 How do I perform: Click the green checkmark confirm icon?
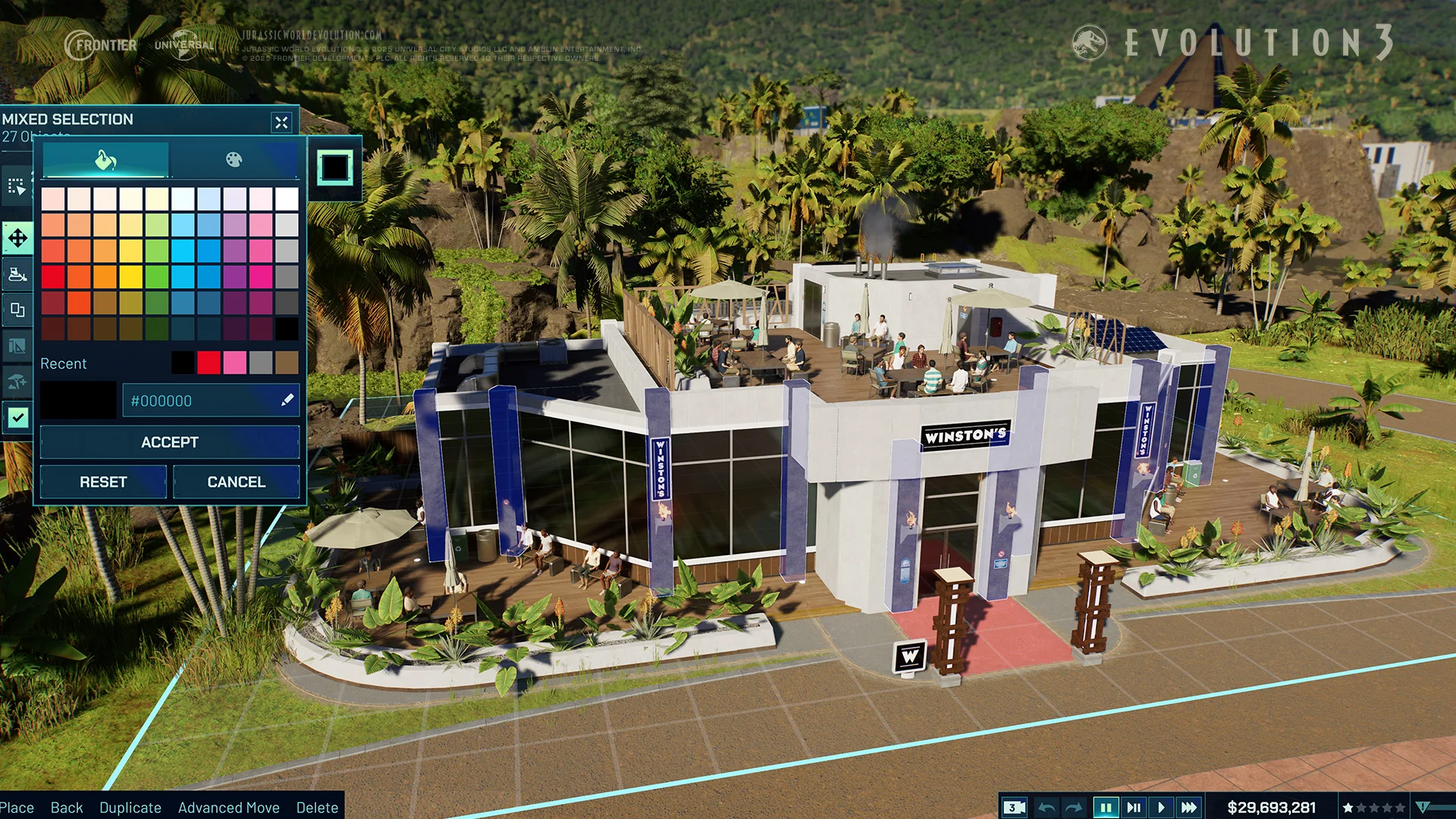[x=17, y=417]
